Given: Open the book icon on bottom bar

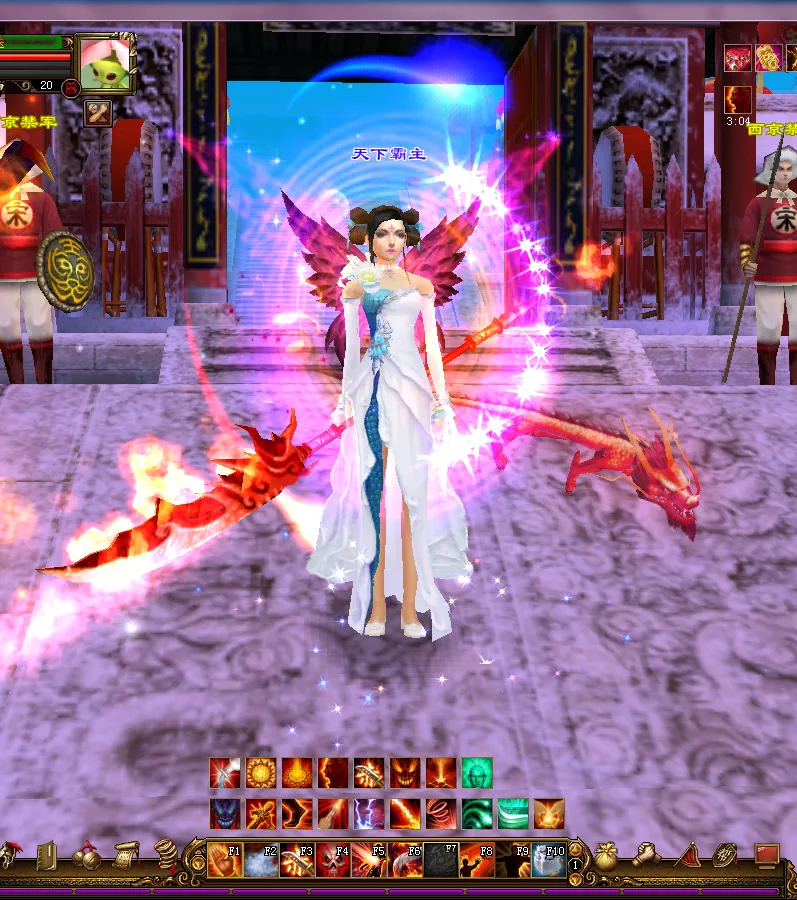Looking at the screenshot, I should pos(46,857).
